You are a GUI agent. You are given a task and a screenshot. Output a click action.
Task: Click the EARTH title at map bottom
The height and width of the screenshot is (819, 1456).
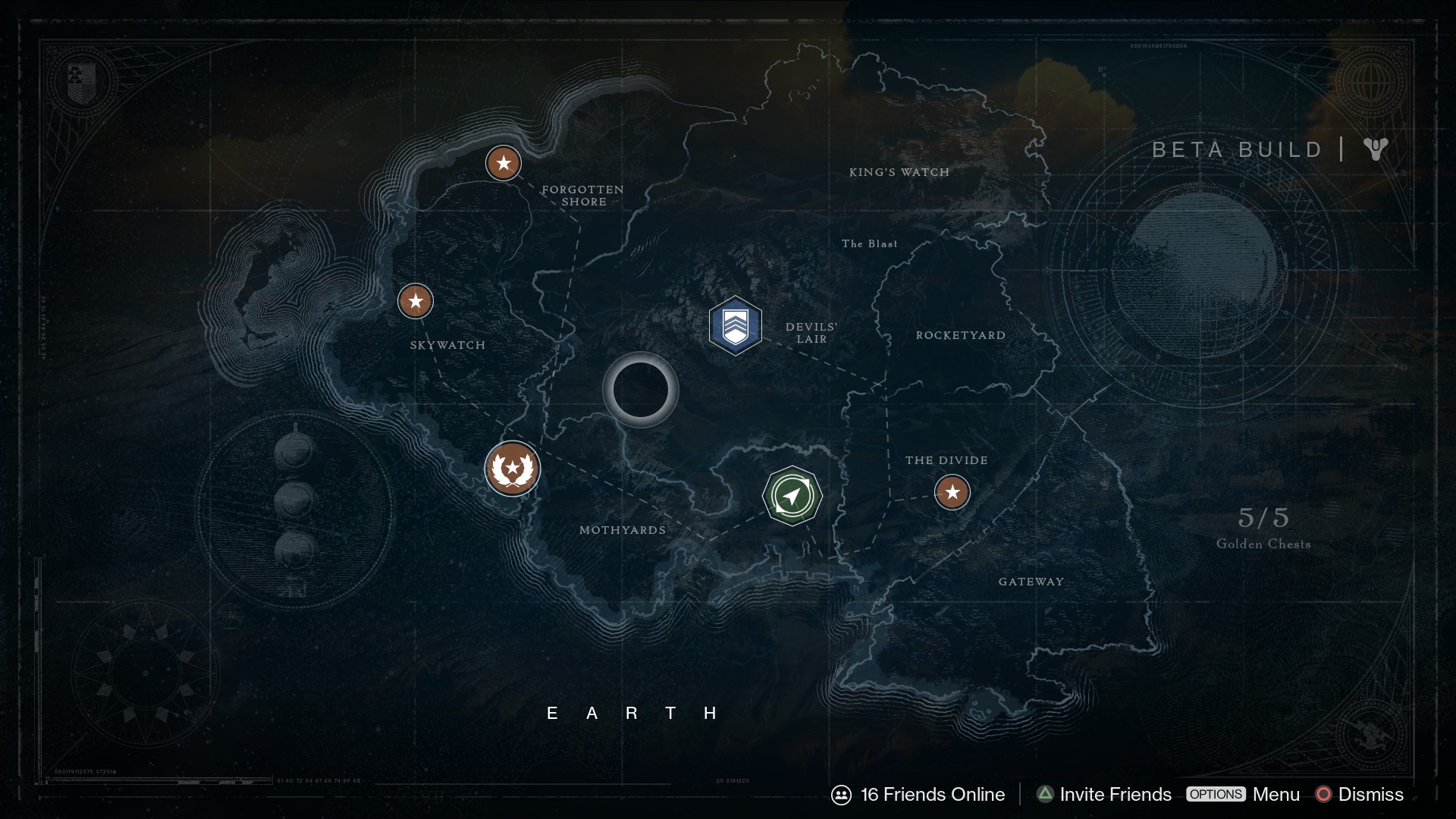632,713
